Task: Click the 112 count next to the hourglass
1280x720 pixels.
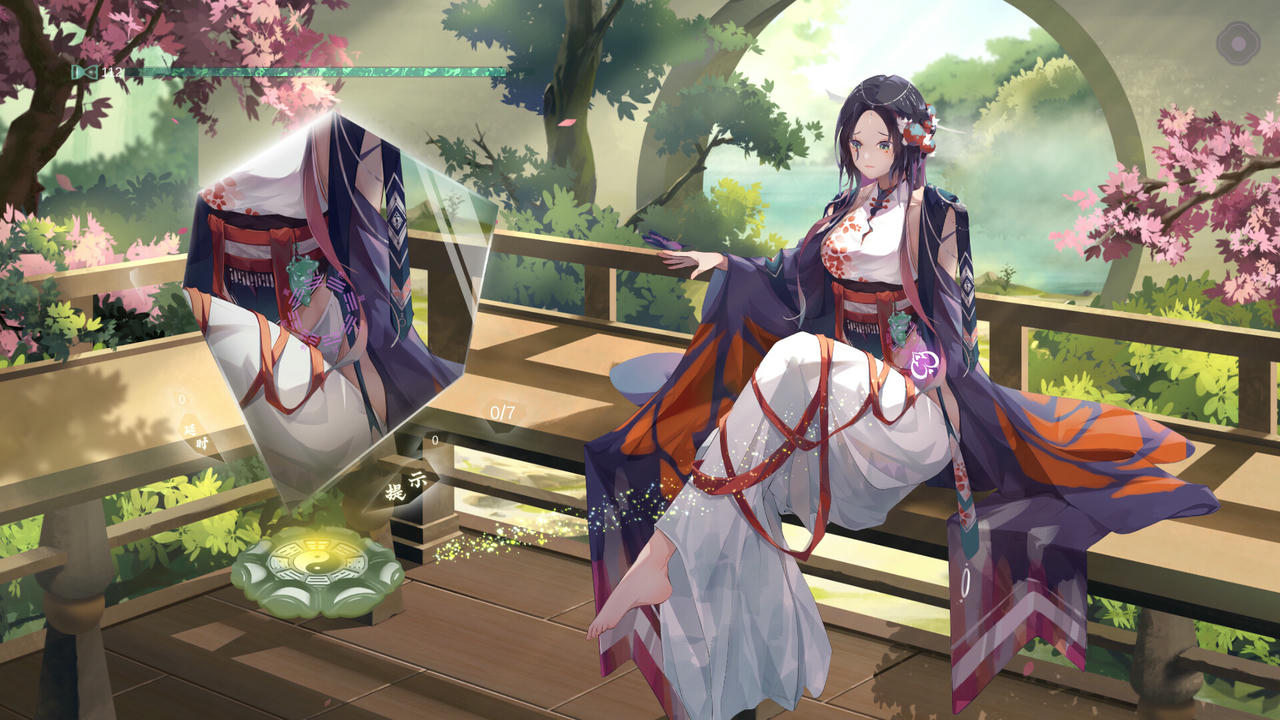Action: tap(110, 71)
